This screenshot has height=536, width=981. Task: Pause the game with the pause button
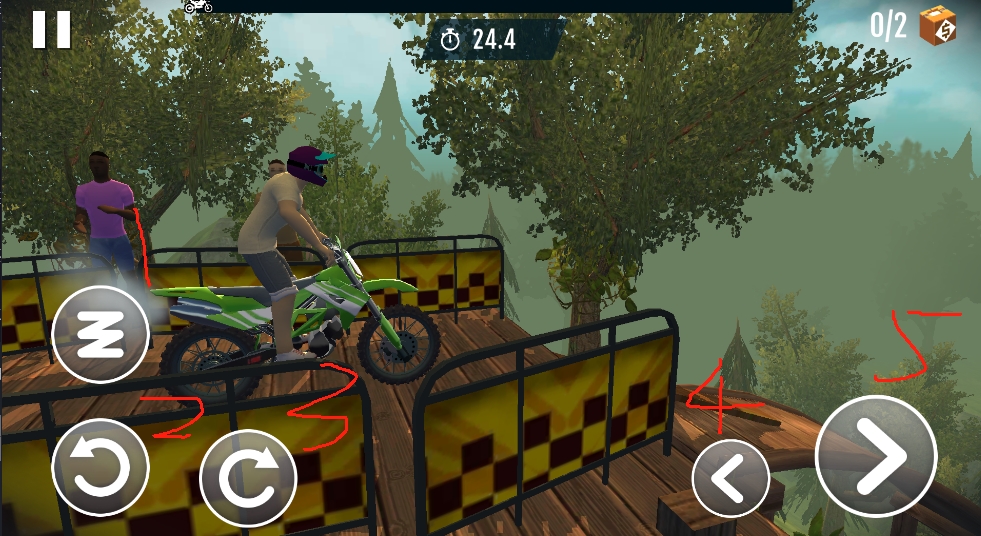pyautogui.click(x=51, y=29)
